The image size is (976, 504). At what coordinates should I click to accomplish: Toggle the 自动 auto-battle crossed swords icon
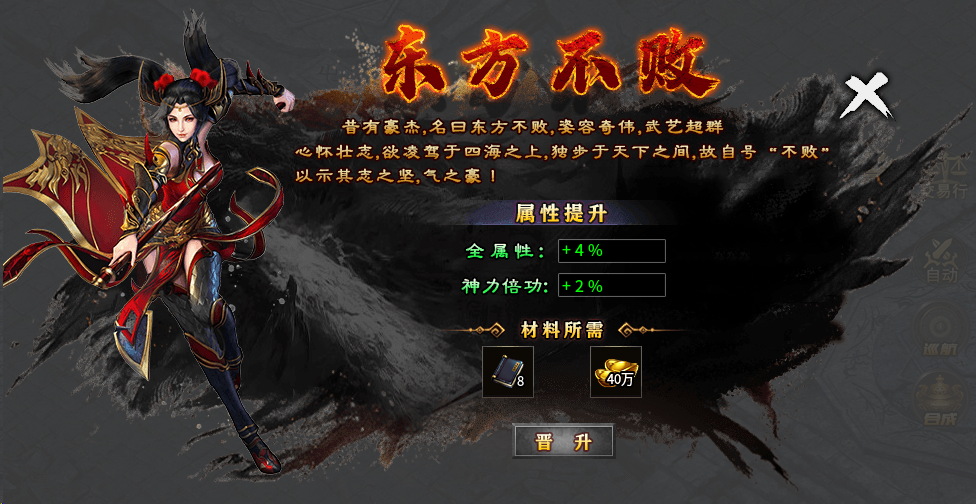click(x=943, y=255)
